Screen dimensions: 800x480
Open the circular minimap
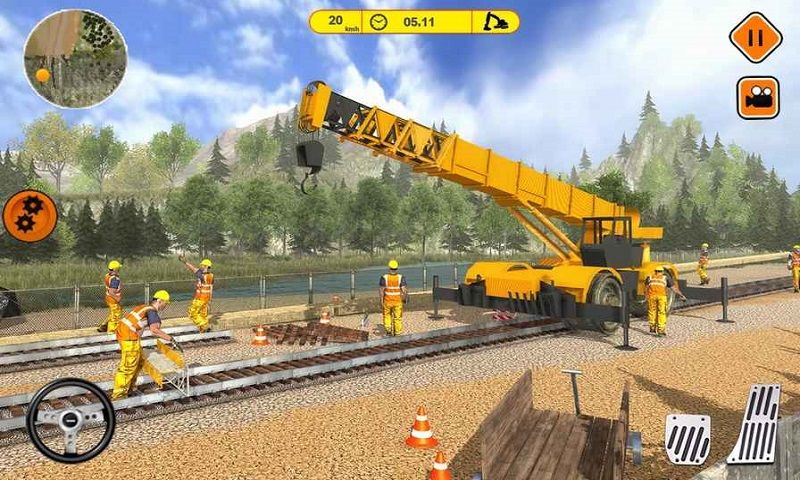pyautogui.click(x=75, y=58)
